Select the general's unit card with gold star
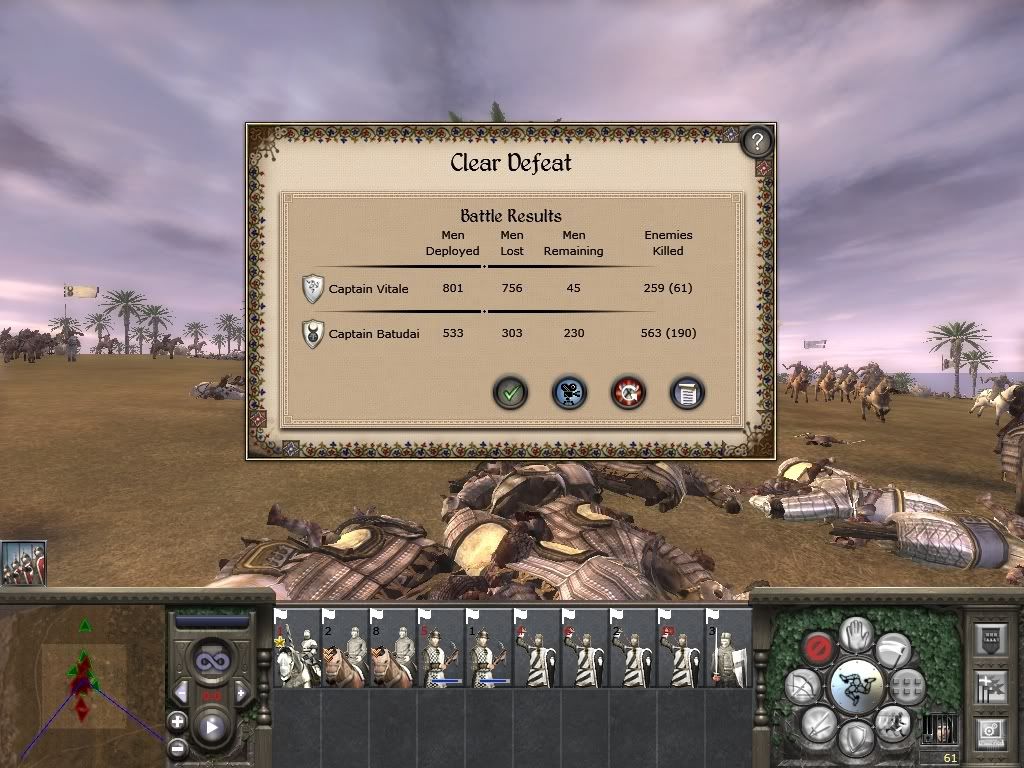This screenshot has height=768, width=1024. point(297,649)
